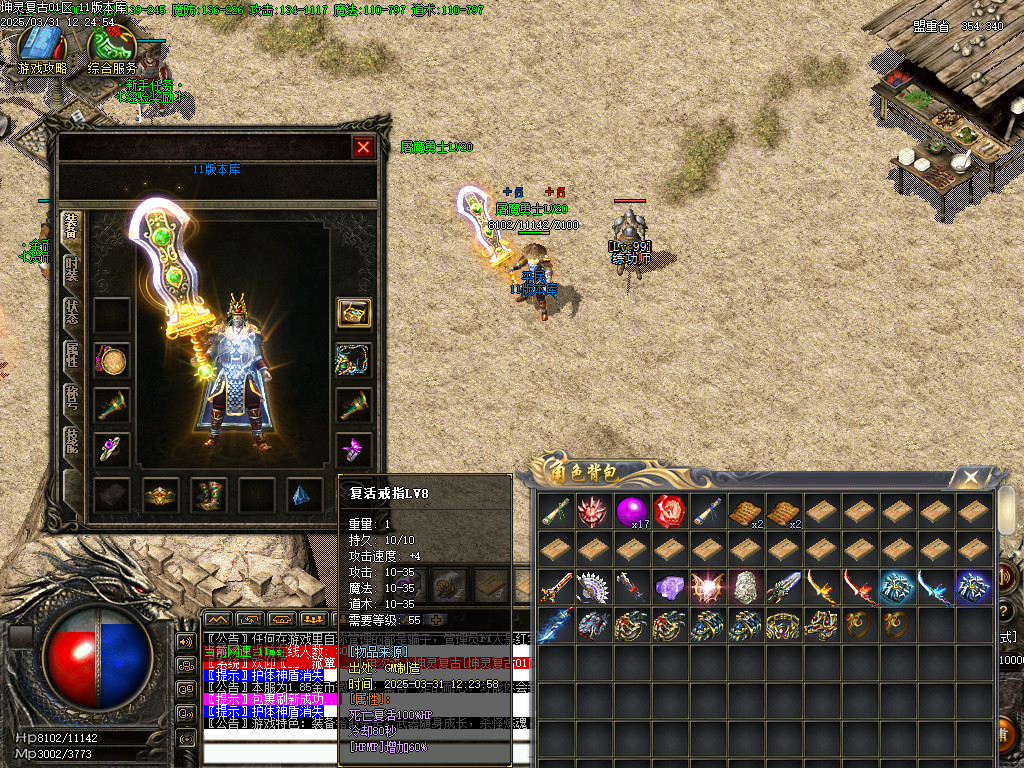Show the 称号 titles tab
1024x768 pixels.
click(x=72, y=396)
